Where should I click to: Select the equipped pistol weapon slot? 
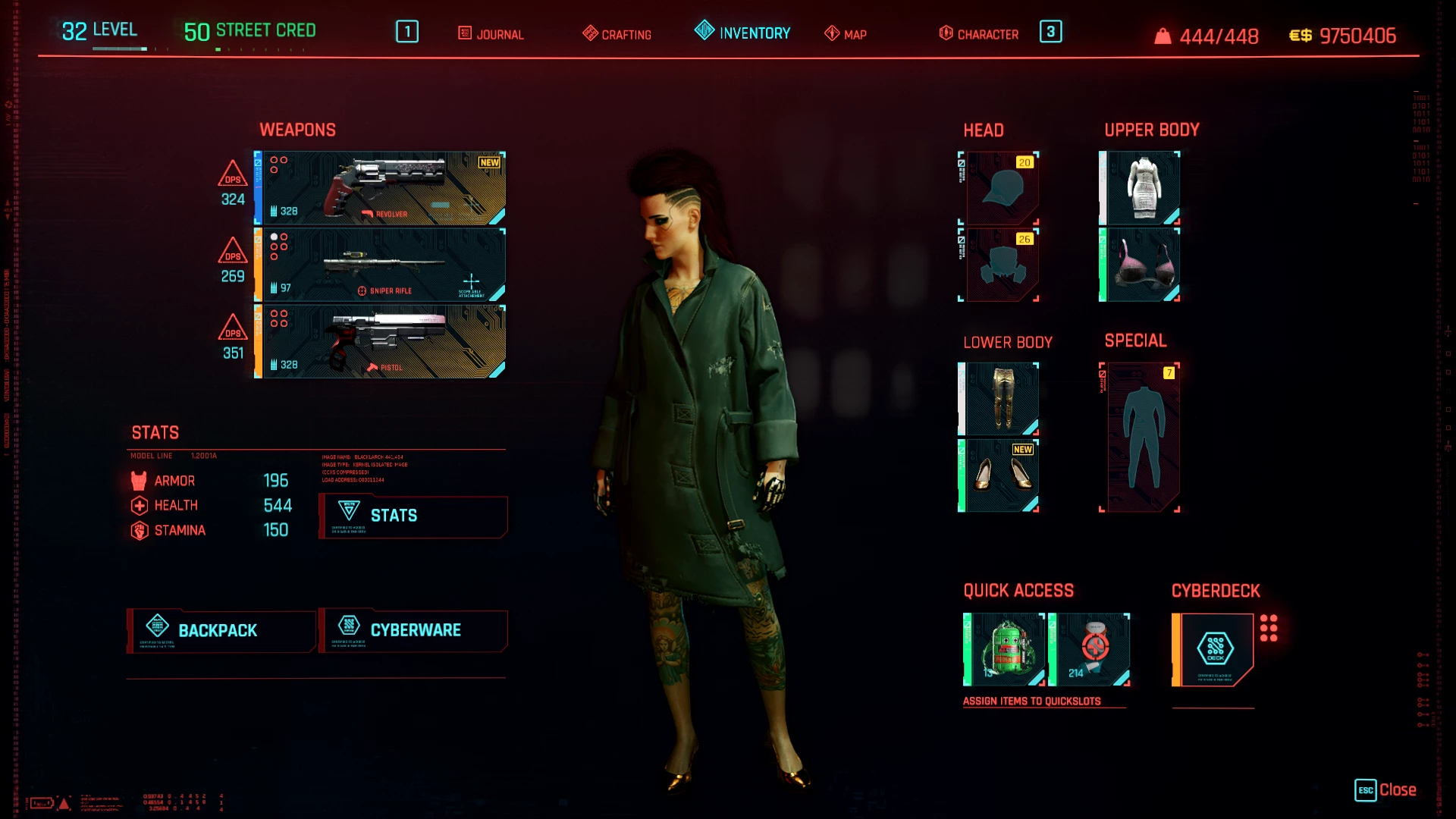point(381,341)
